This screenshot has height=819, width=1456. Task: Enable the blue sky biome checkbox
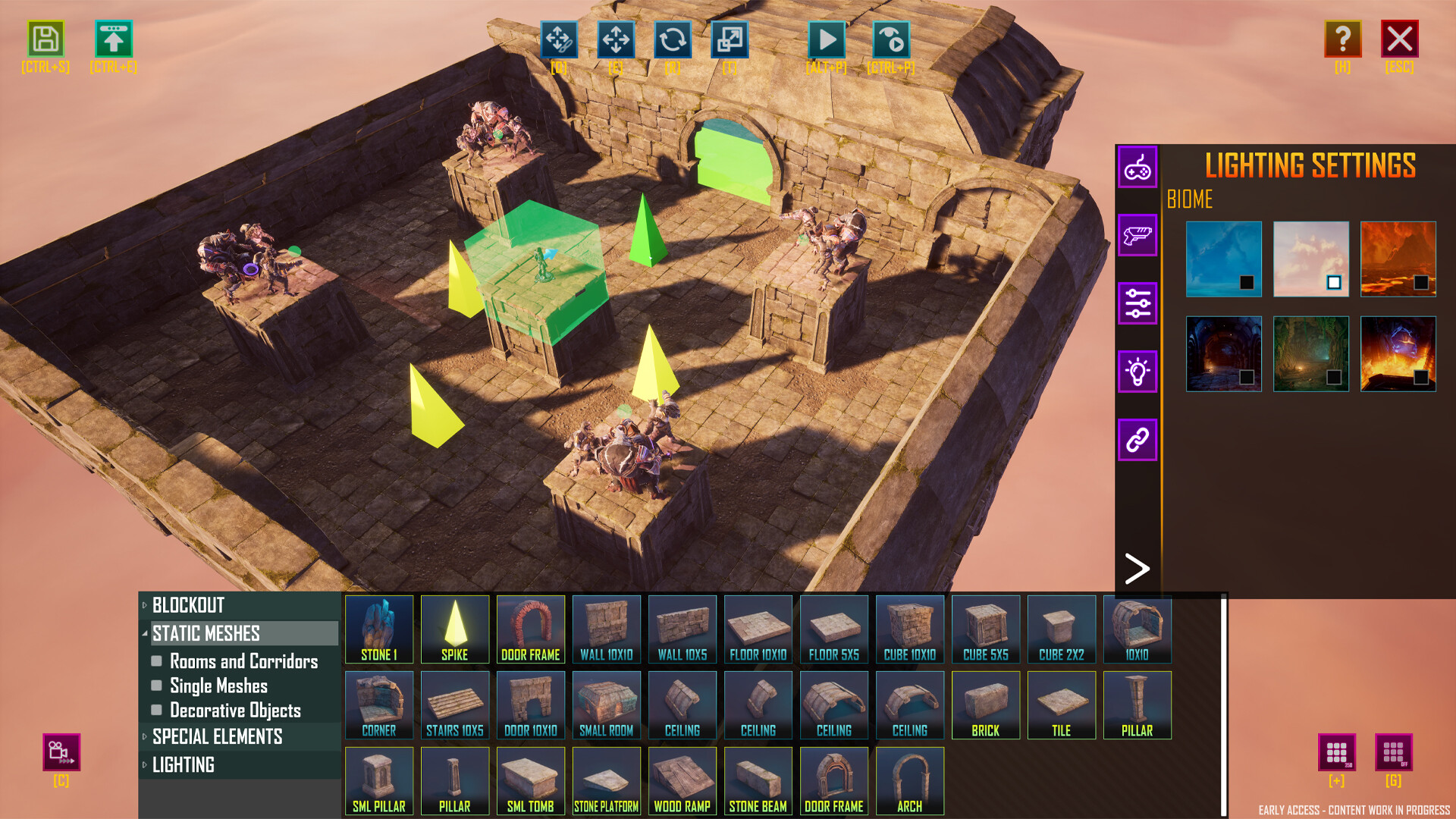(1246, 282)
